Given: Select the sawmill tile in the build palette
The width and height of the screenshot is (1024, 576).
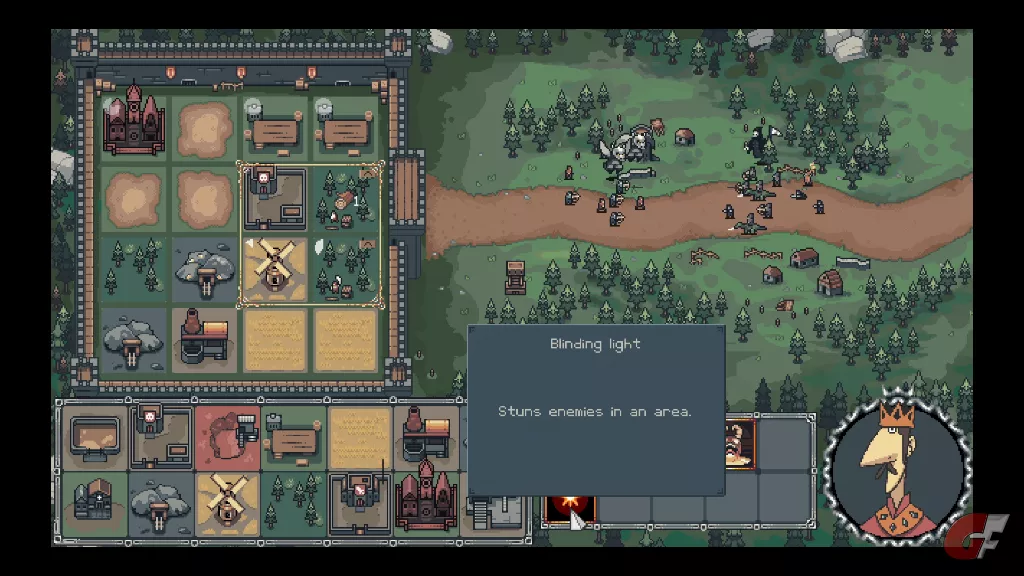Looking at the screenshot, I should [293, 437].
